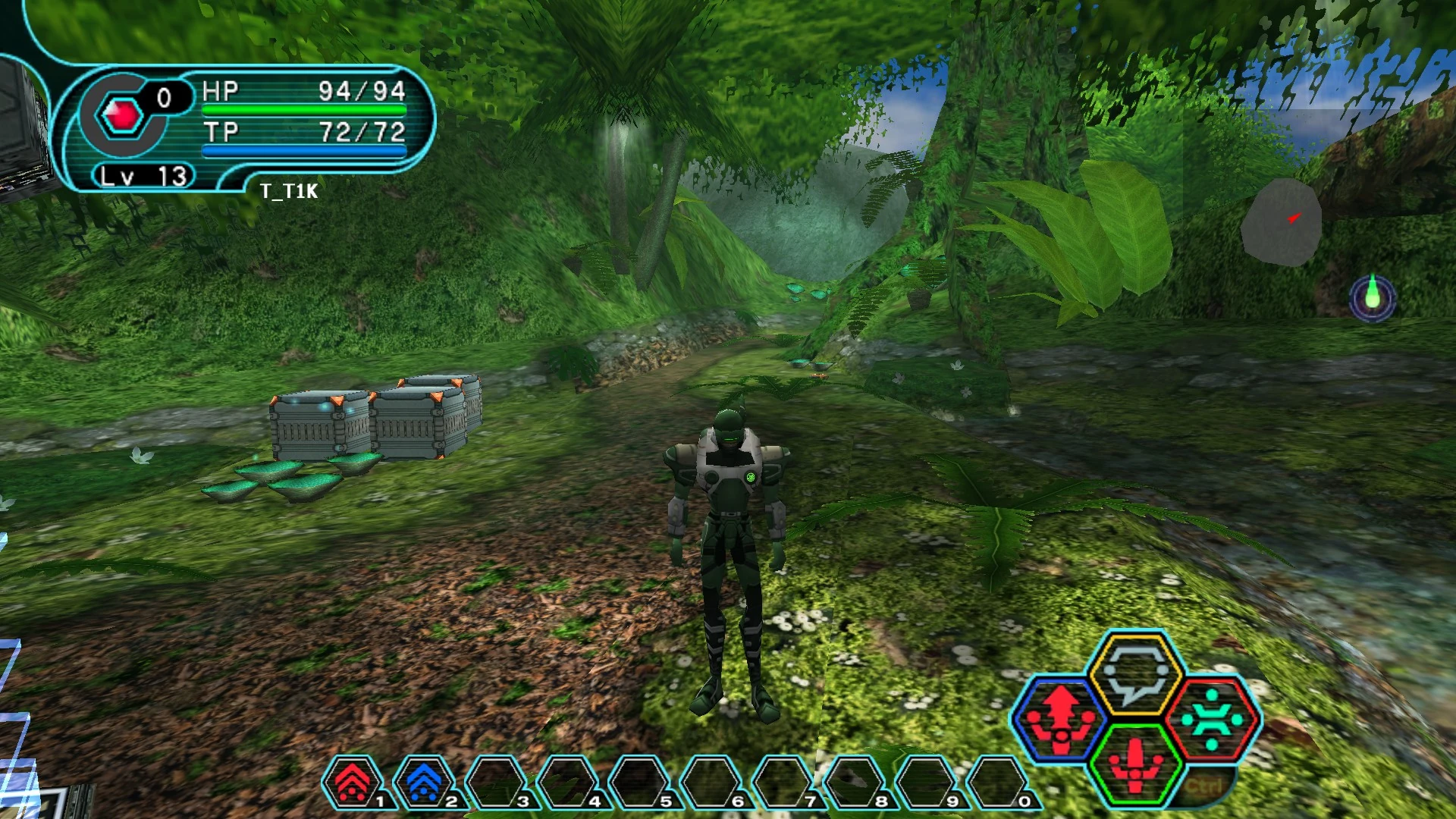Click the round green compass marker icon
This screenshot has height=819, width=1456.
point(1373,298)
